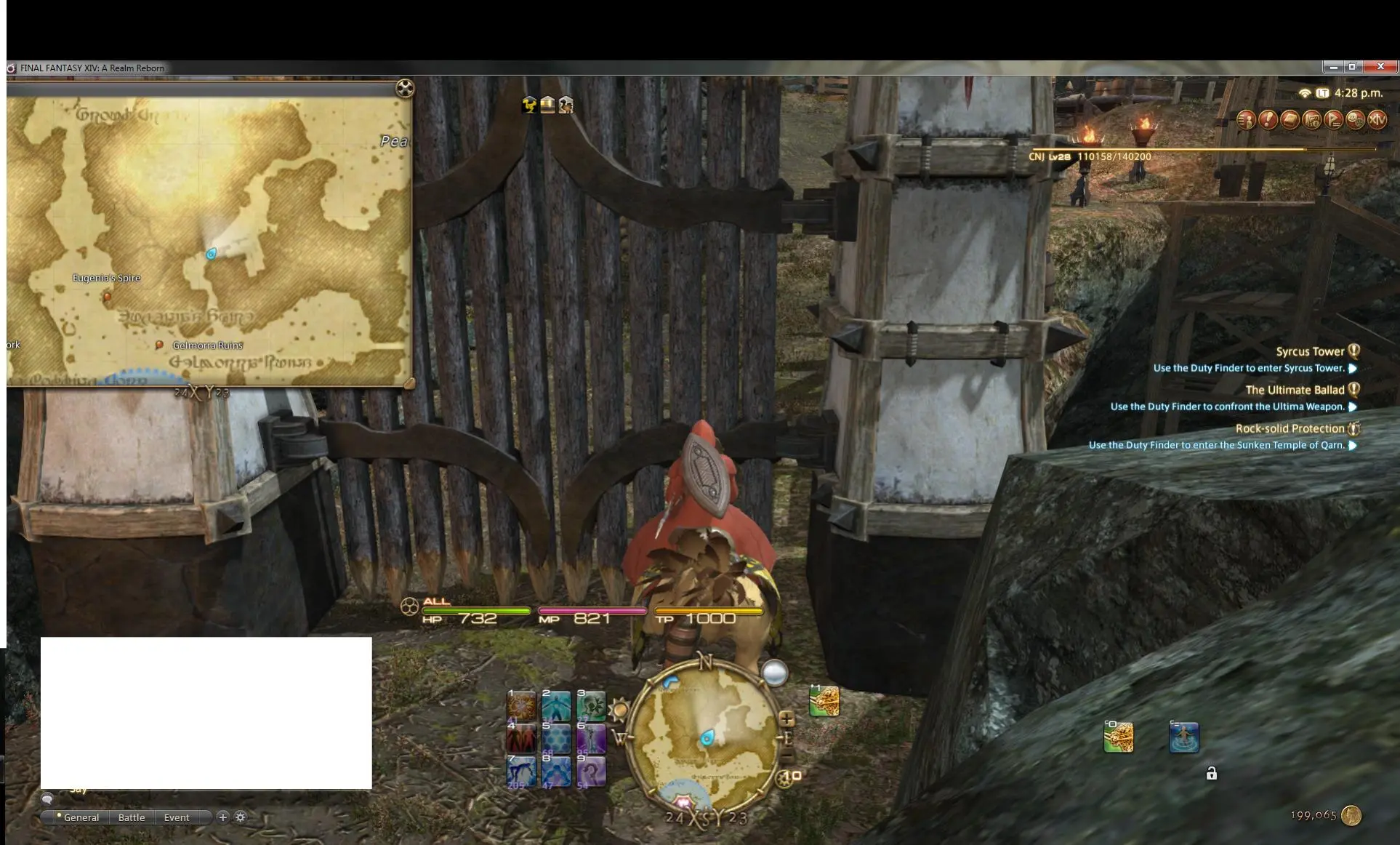Switch to the Battle chat tab
Screen dimensions: 1400x845
point(132,817)
